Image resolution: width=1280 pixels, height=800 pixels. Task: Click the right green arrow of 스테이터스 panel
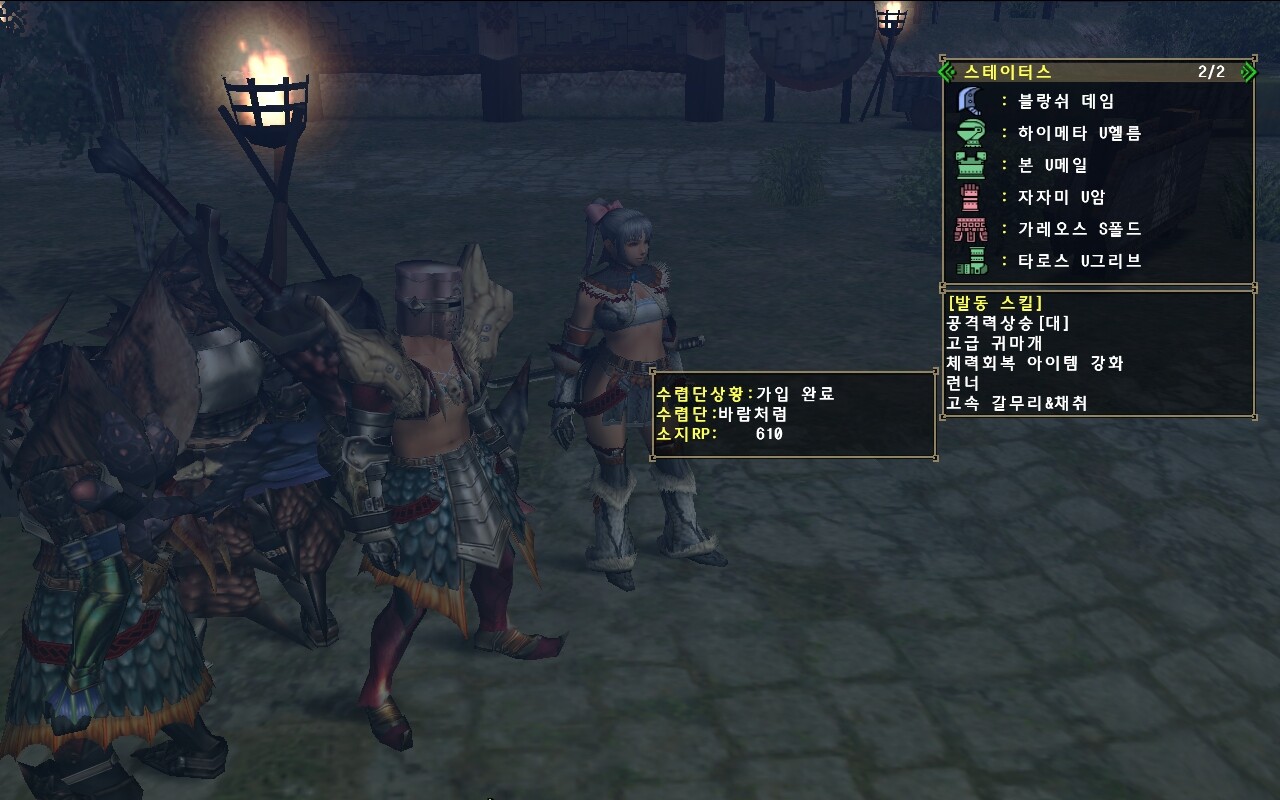pyautogui.click(x=1247, y=72)
